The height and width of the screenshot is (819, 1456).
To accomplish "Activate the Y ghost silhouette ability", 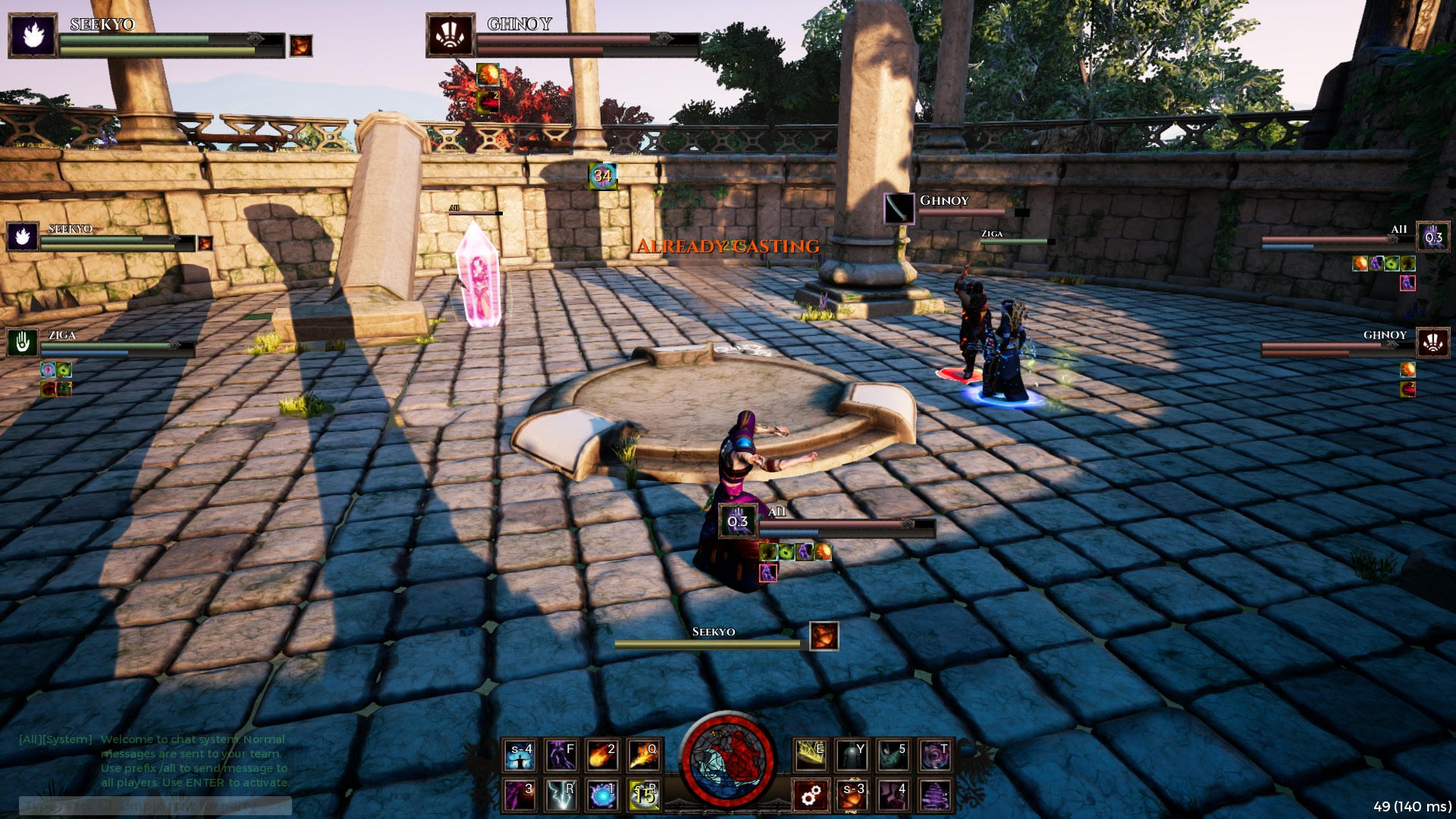I will coord(854,754).
